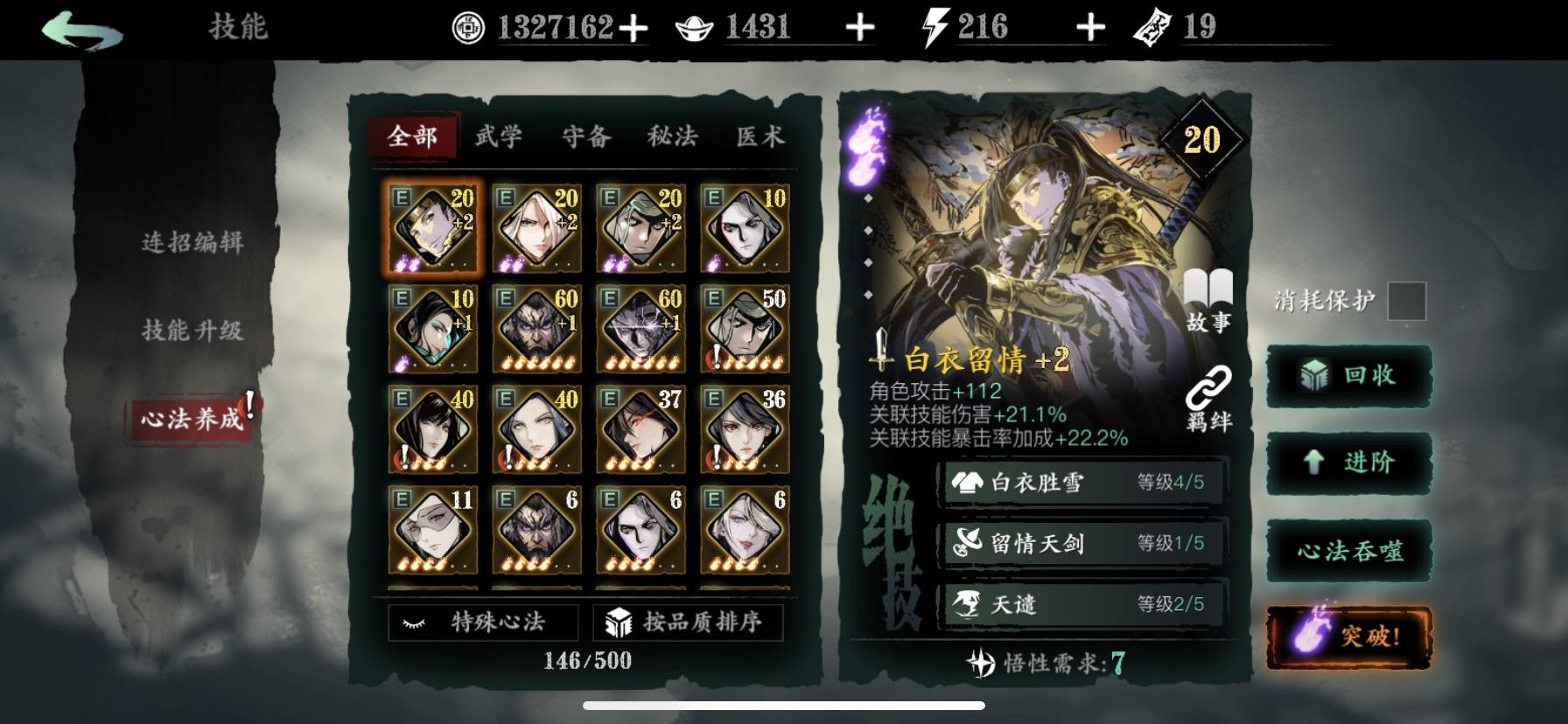Click the 心法吞噬 devour button
Image resolution: width=1568 pixels, height=724 pixels.
click(1347, 551)
